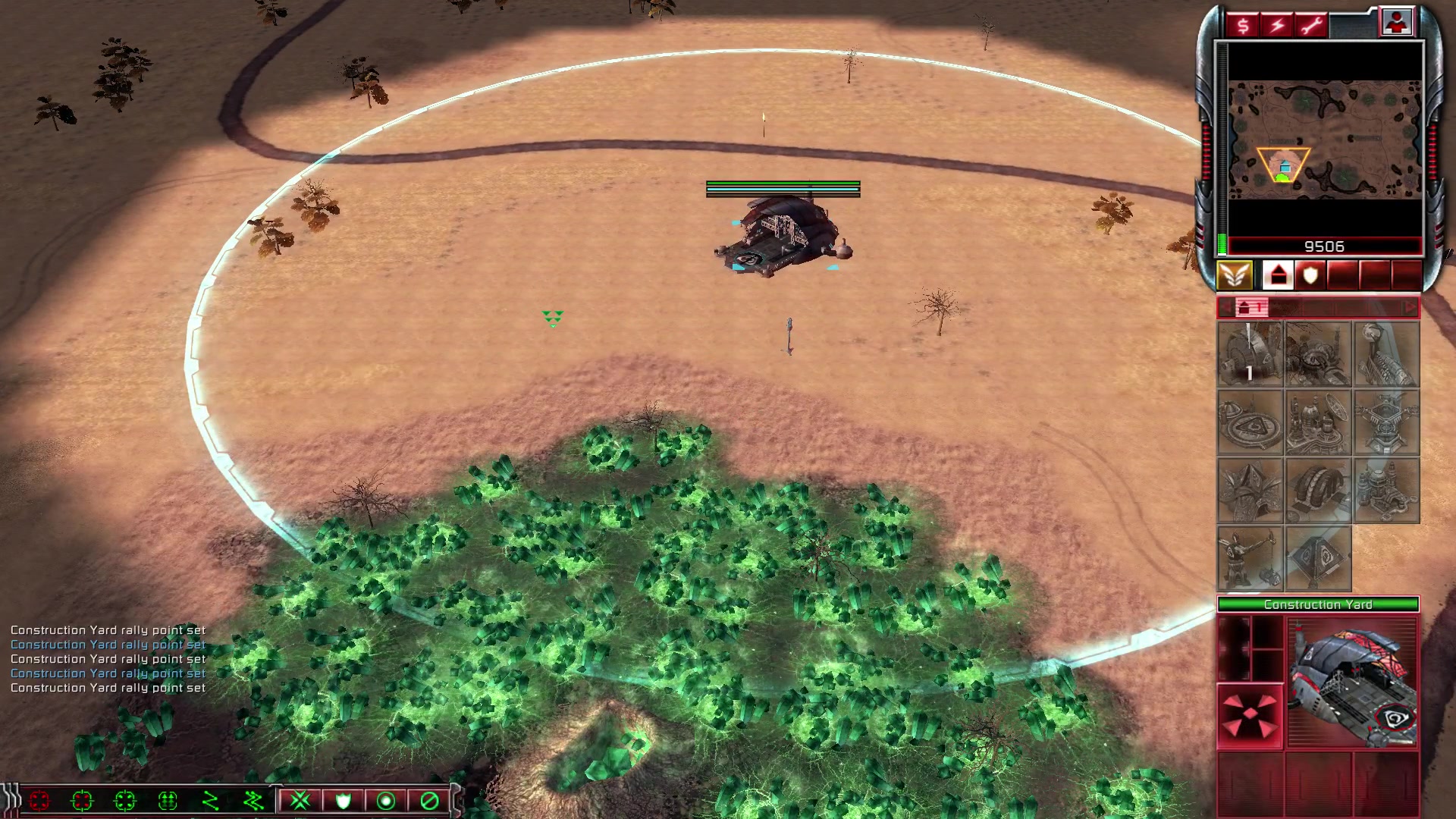
Task: Activate the red arrows pack-up ability
Action: pos(1250,717)
